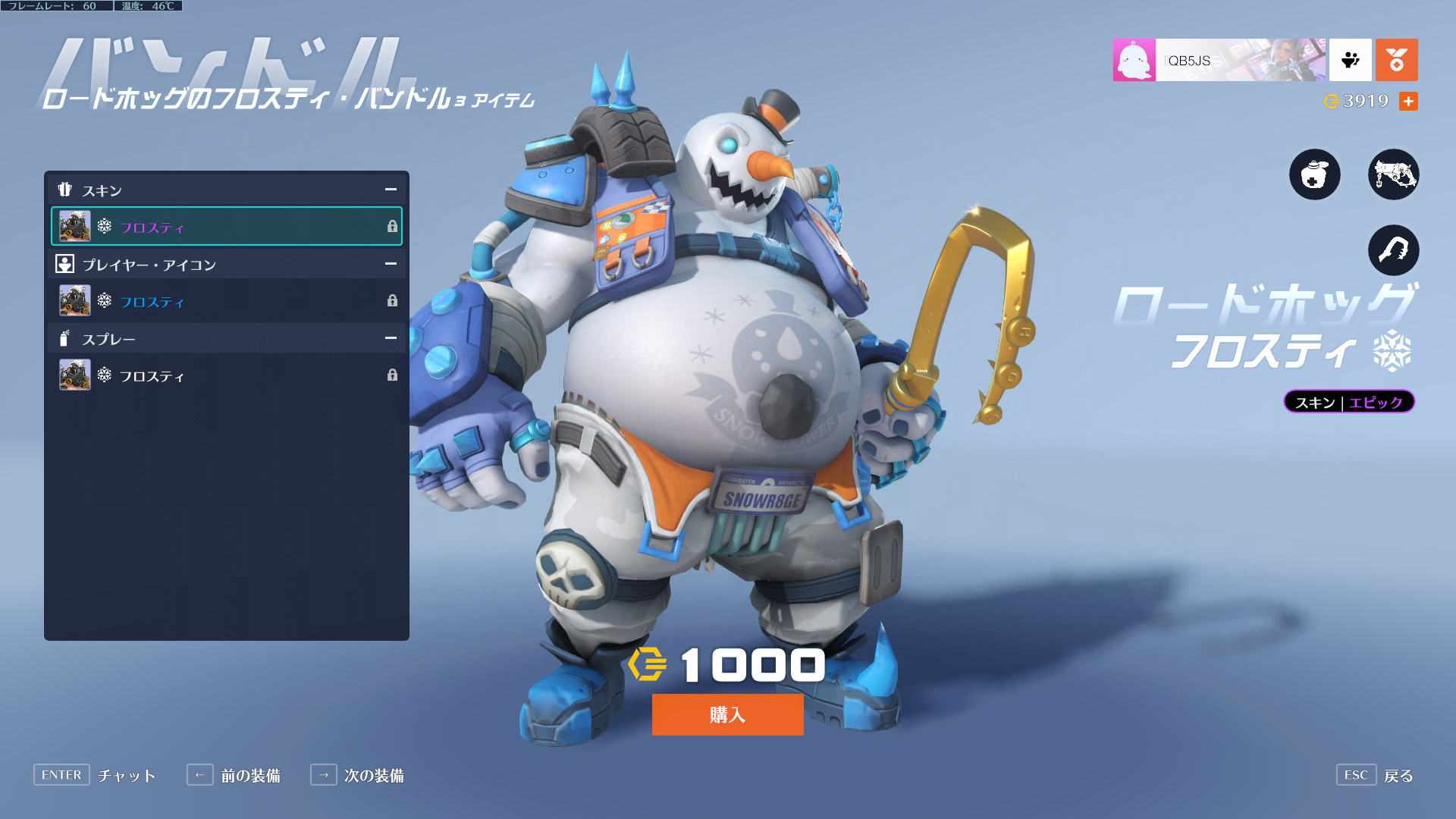Preview the chain hook weapon icon
The image size is (1456, 819).
pyautogui.click(x=1393, y=250)
